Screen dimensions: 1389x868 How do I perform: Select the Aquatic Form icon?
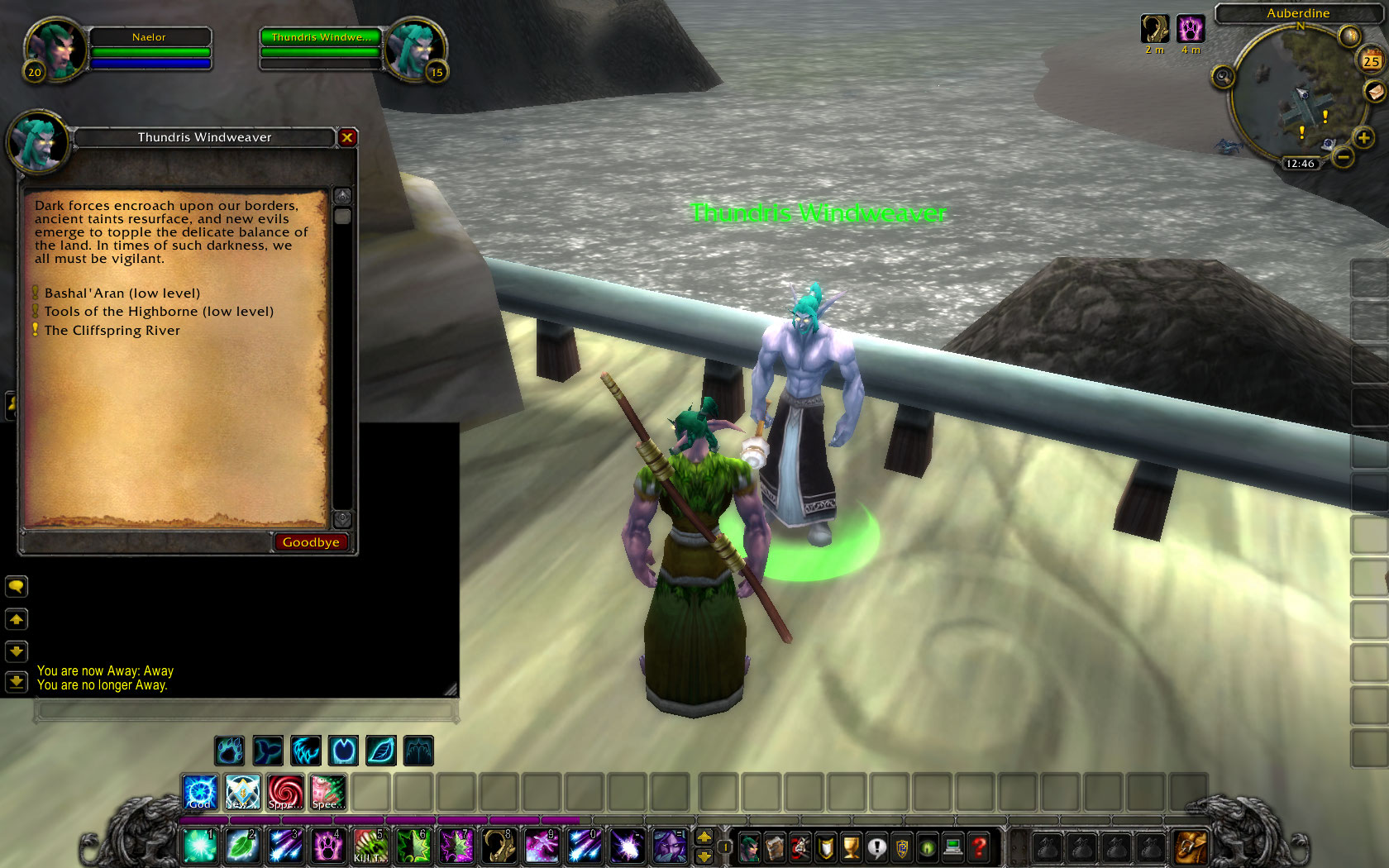(268, 751)
